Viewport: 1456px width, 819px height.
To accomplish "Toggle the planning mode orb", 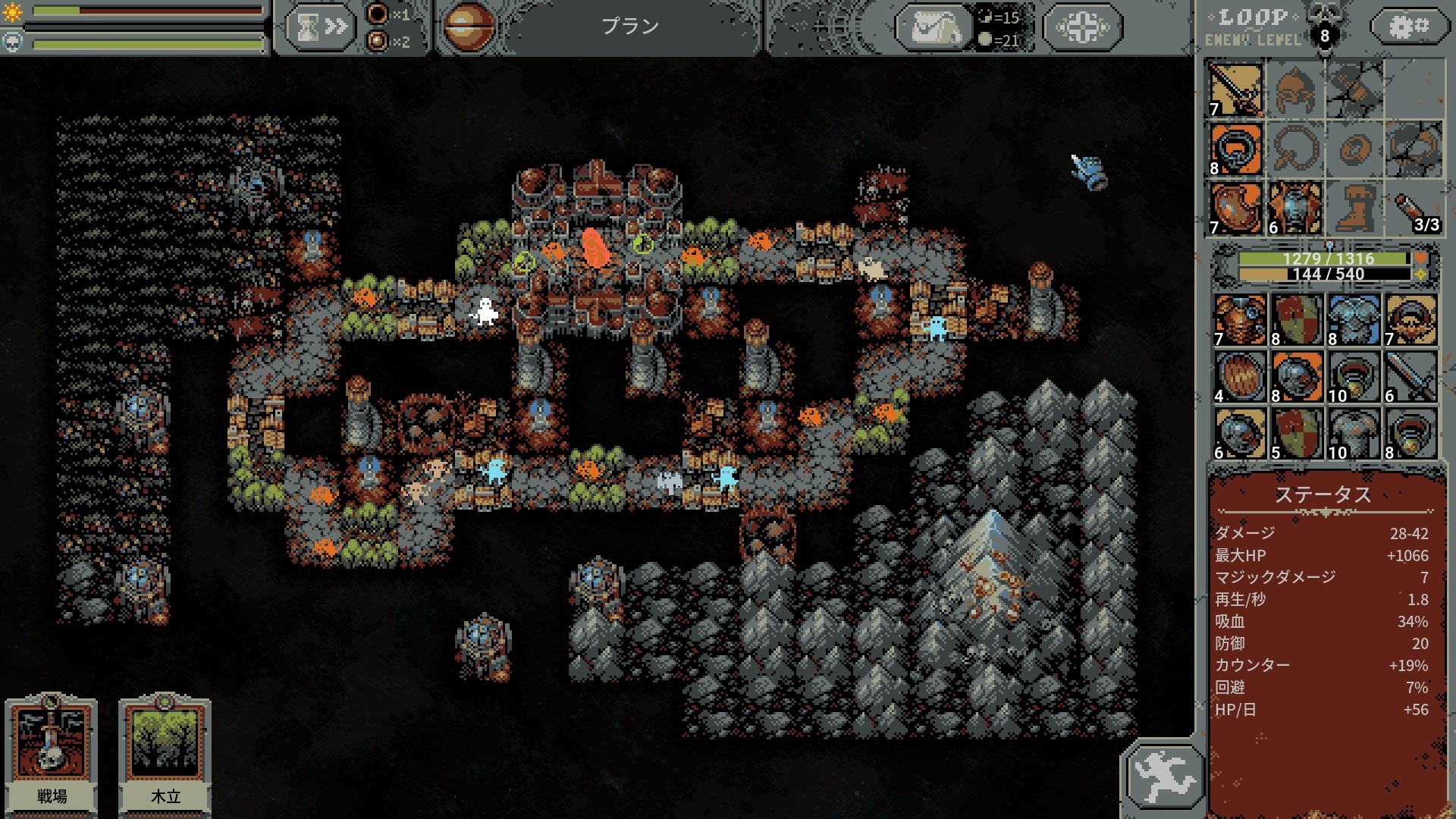I will pos(467,27).
